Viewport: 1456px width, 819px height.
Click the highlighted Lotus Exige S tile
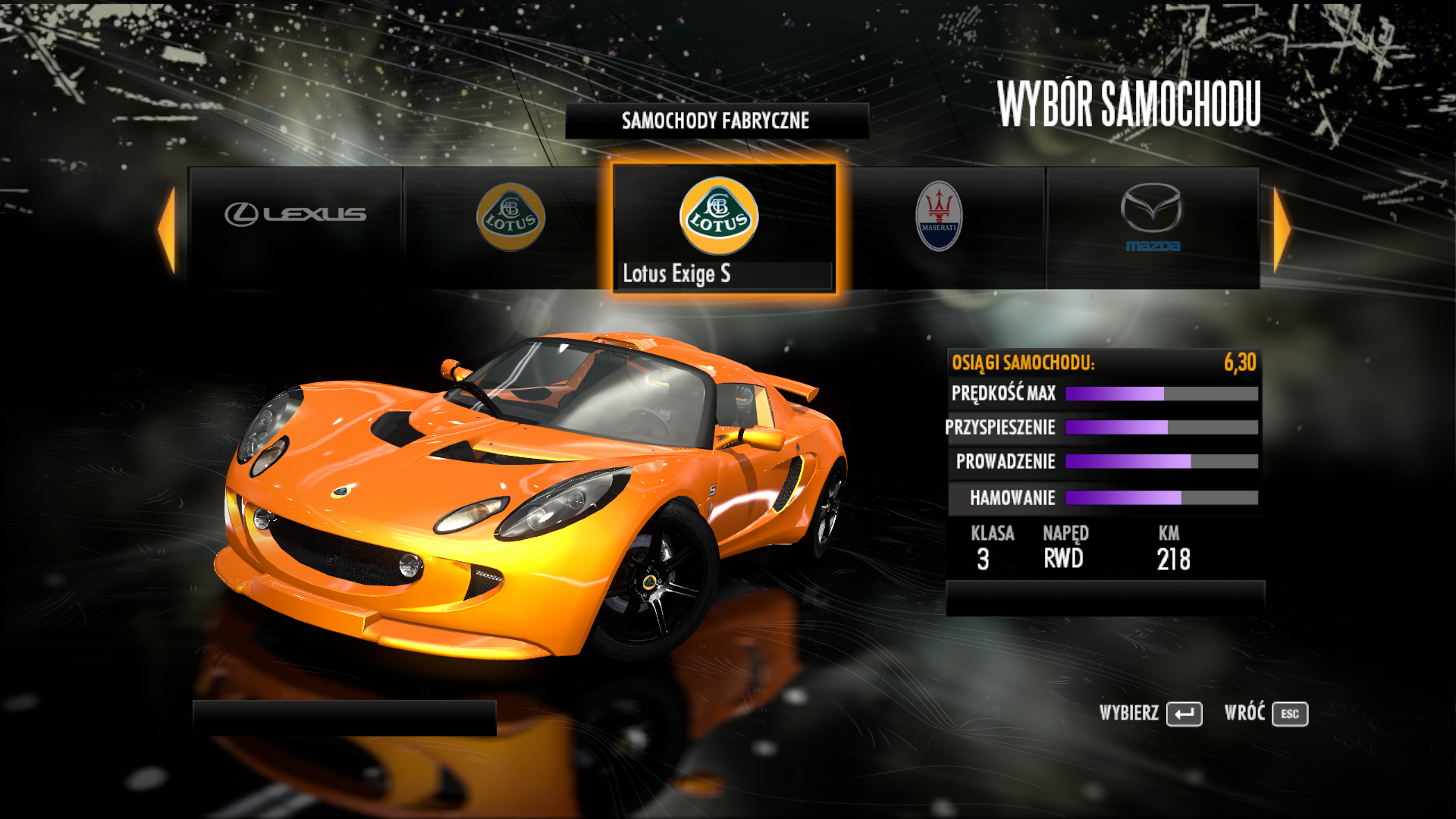(x=723, y=227)
